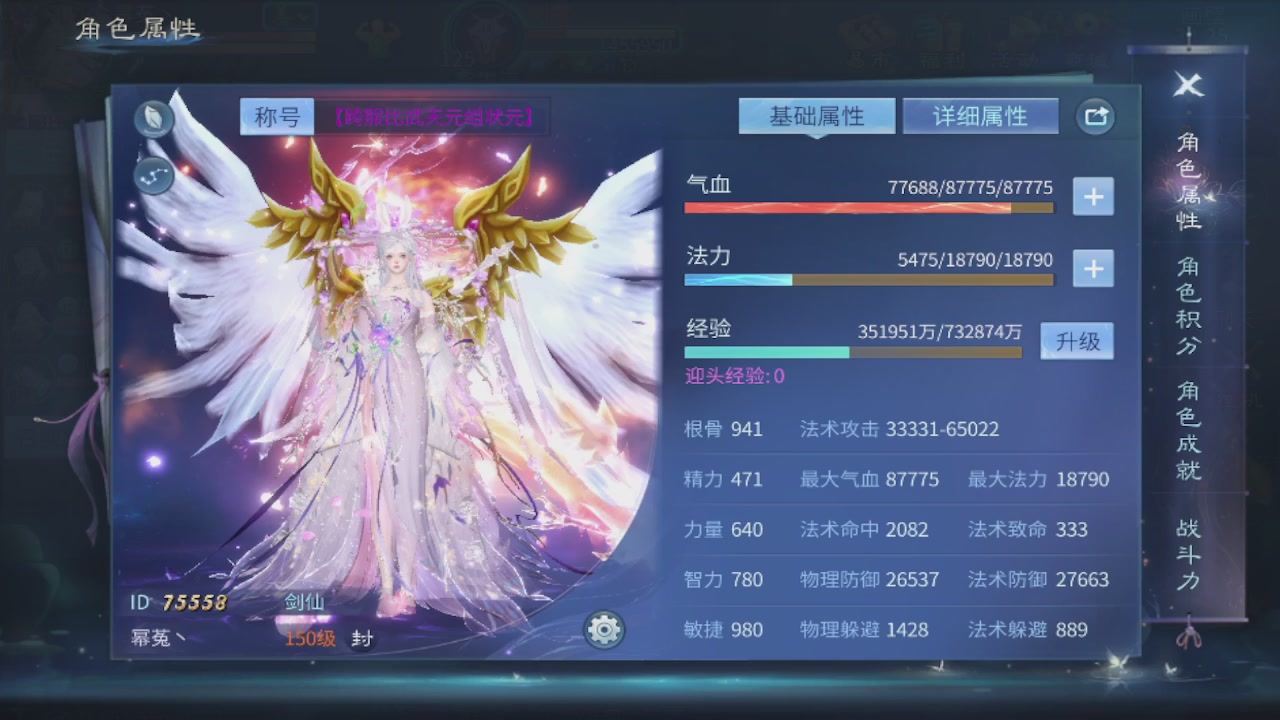Switch to the 详细属性 tab
The width and height of the screenshot is (1280, 720).
coord(980,115)
